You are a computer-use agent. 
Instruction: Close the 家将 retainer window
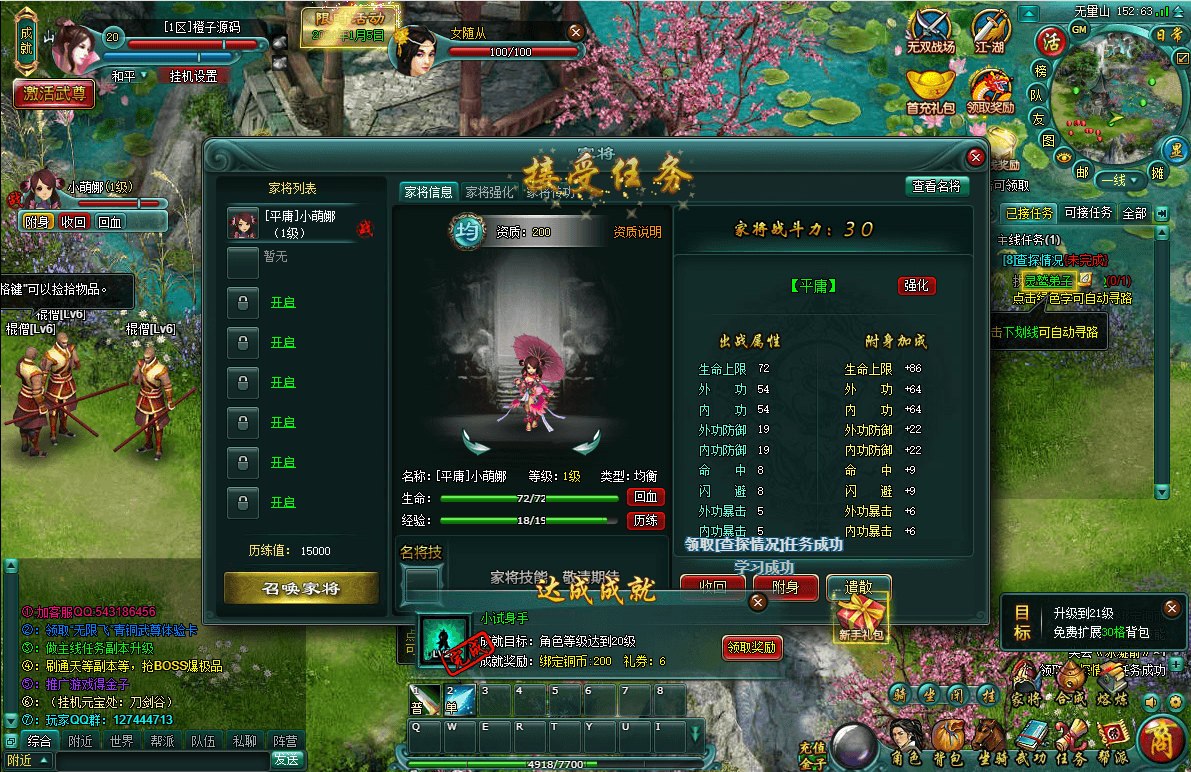976,157
